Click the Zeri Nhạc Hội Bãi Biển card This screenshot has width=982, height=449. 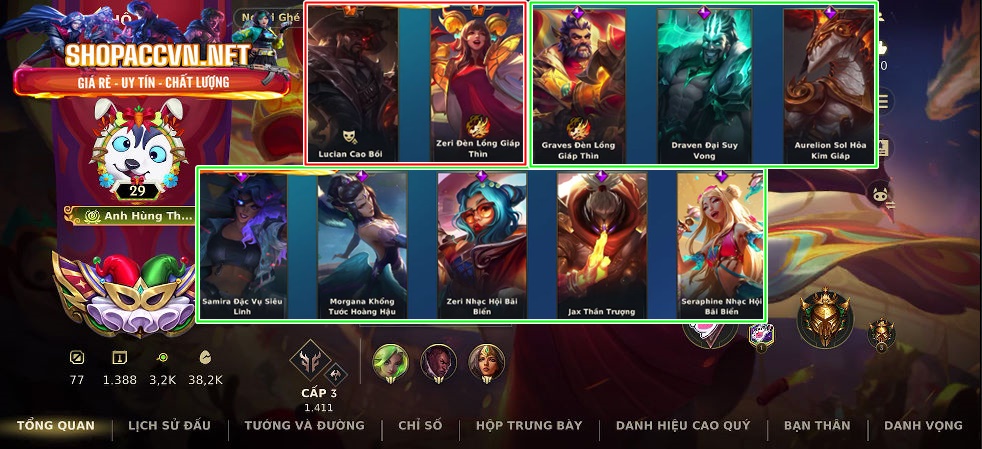pyautogui.click(x=482, y=245)
